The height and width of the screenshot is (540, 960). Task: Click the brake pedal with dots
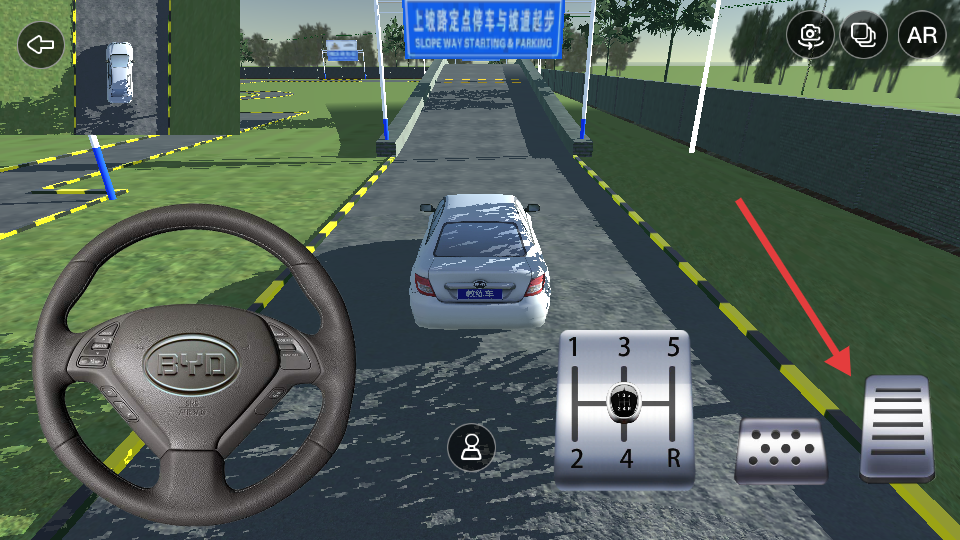(781, 451)
